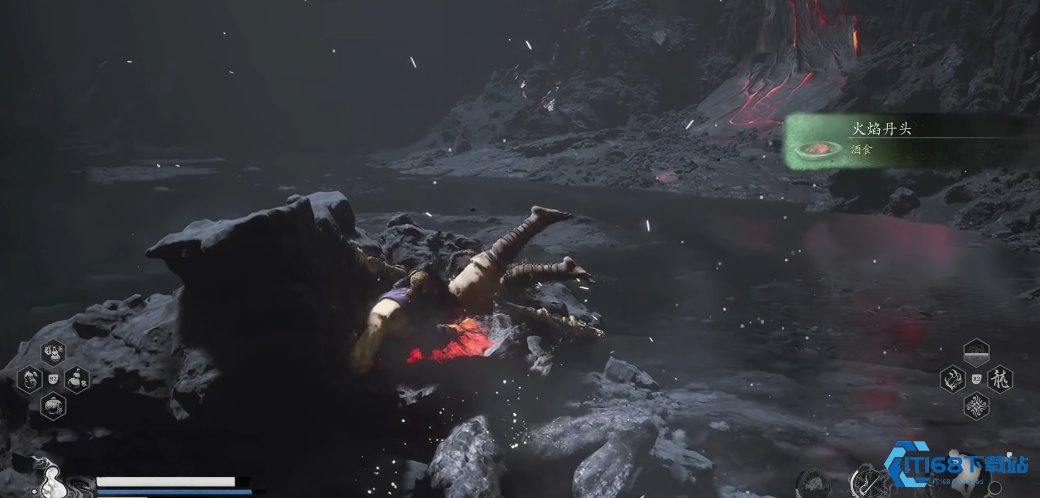The width and height of the screenshot is (1040, 498).
Task: Activate the top spell in spell wheel
Action: click(x=976, y=353)
